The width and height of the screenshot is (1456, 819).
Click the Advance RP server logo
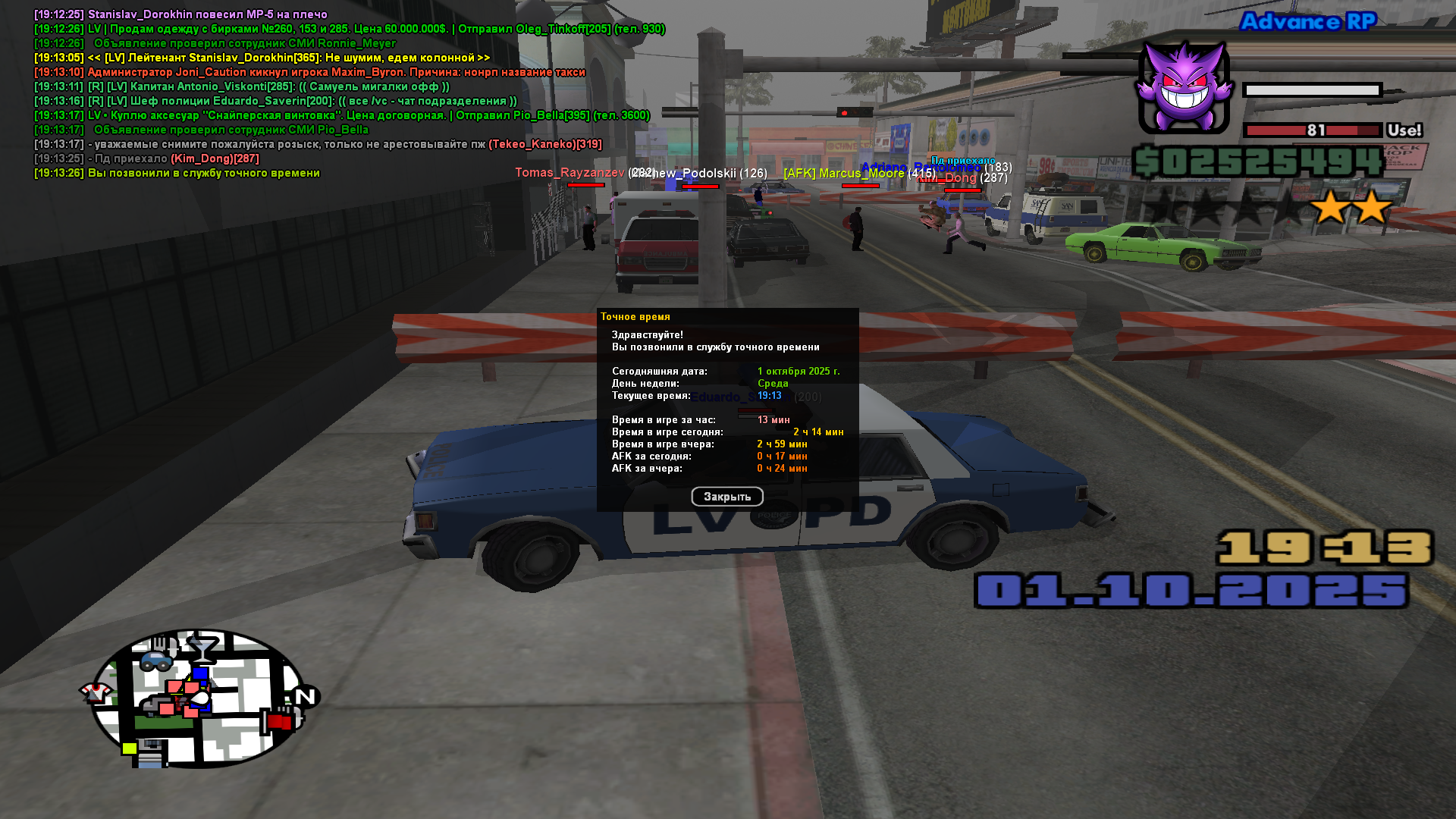click(x=1307, y=21)
